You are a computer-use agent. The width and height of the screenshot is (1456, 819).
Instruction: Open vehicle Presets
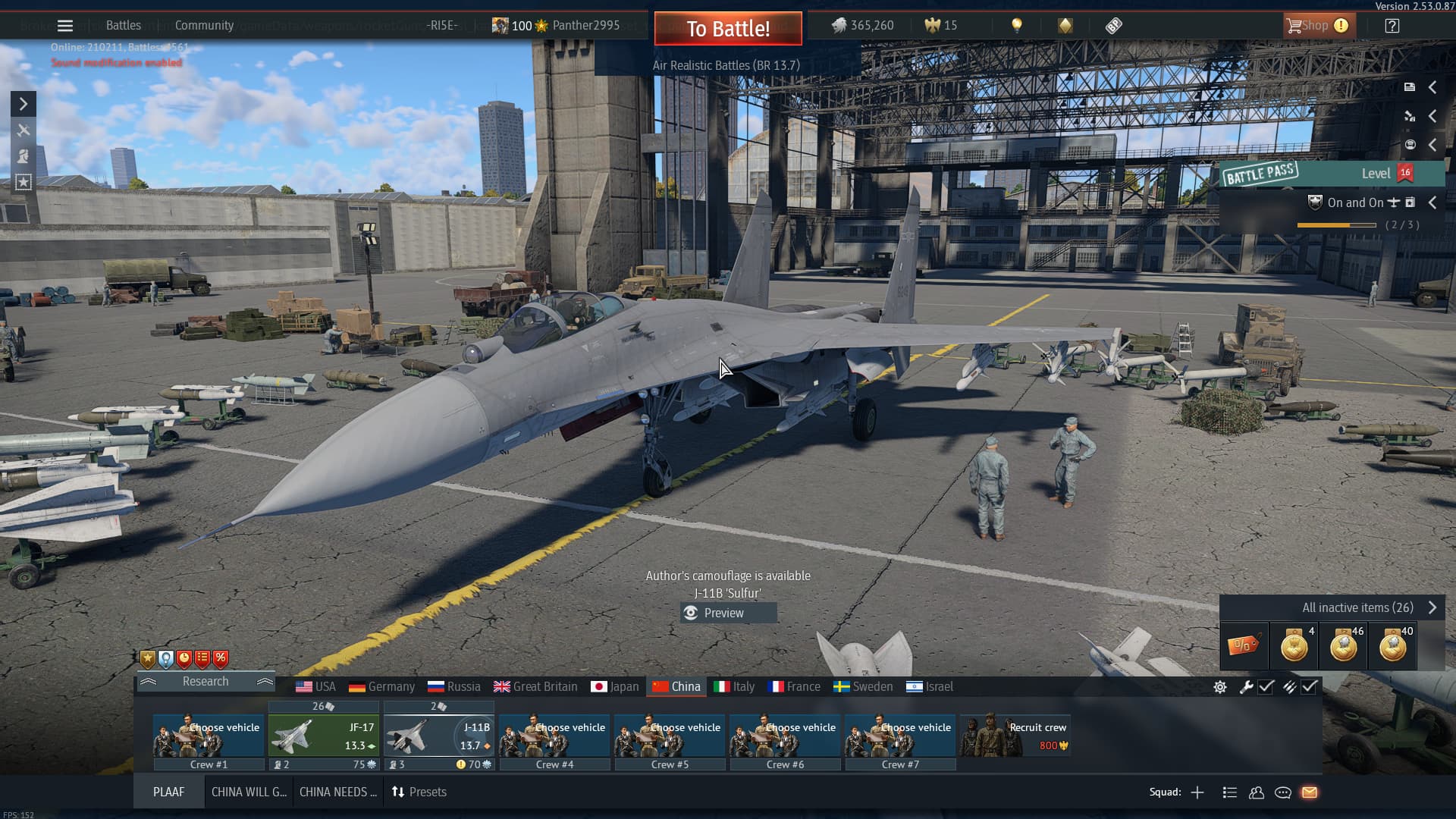pos(419,792)
